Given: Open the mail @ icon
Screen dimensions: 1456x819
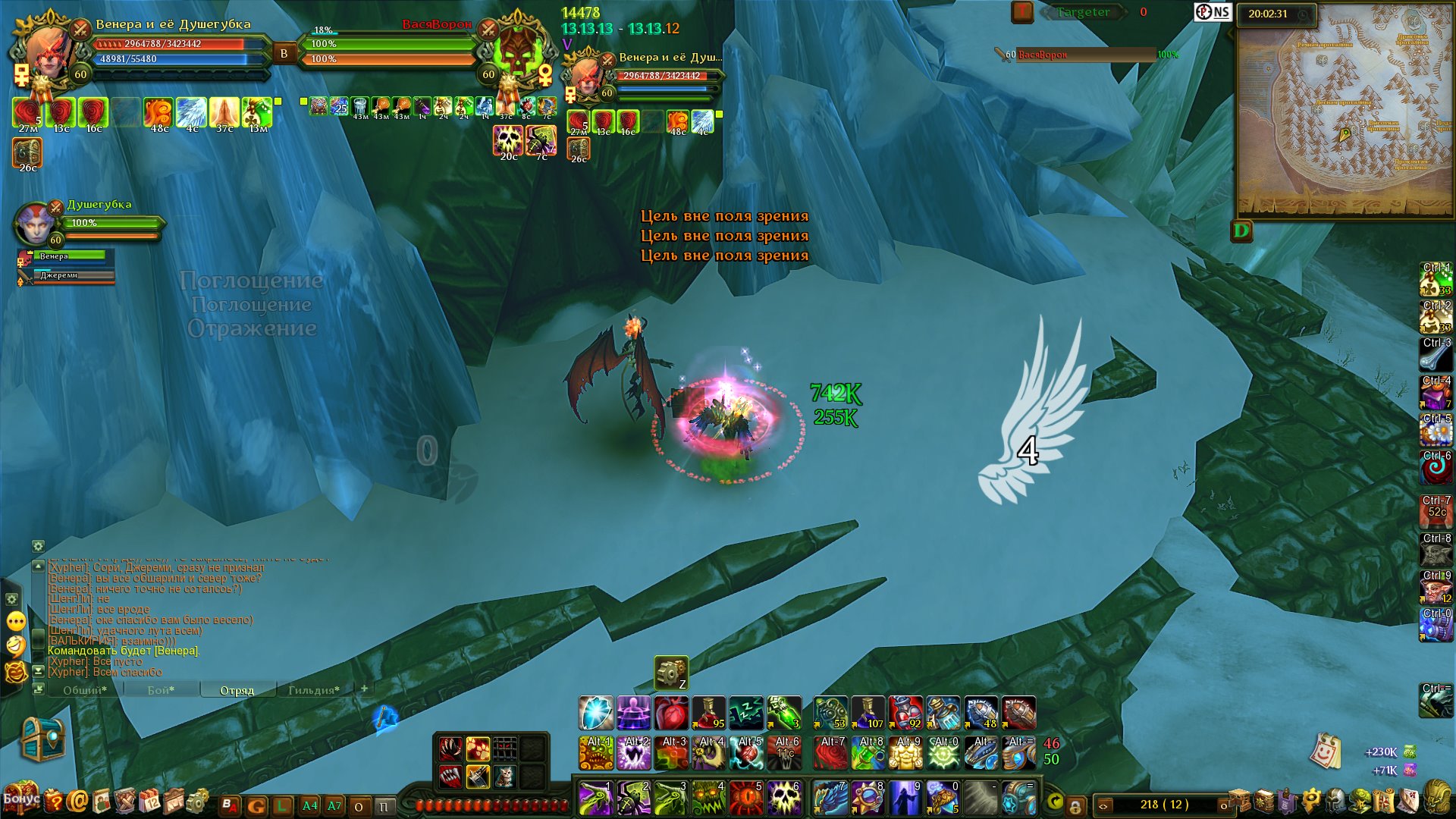Looking at the screenshot, I should [77, 801].
